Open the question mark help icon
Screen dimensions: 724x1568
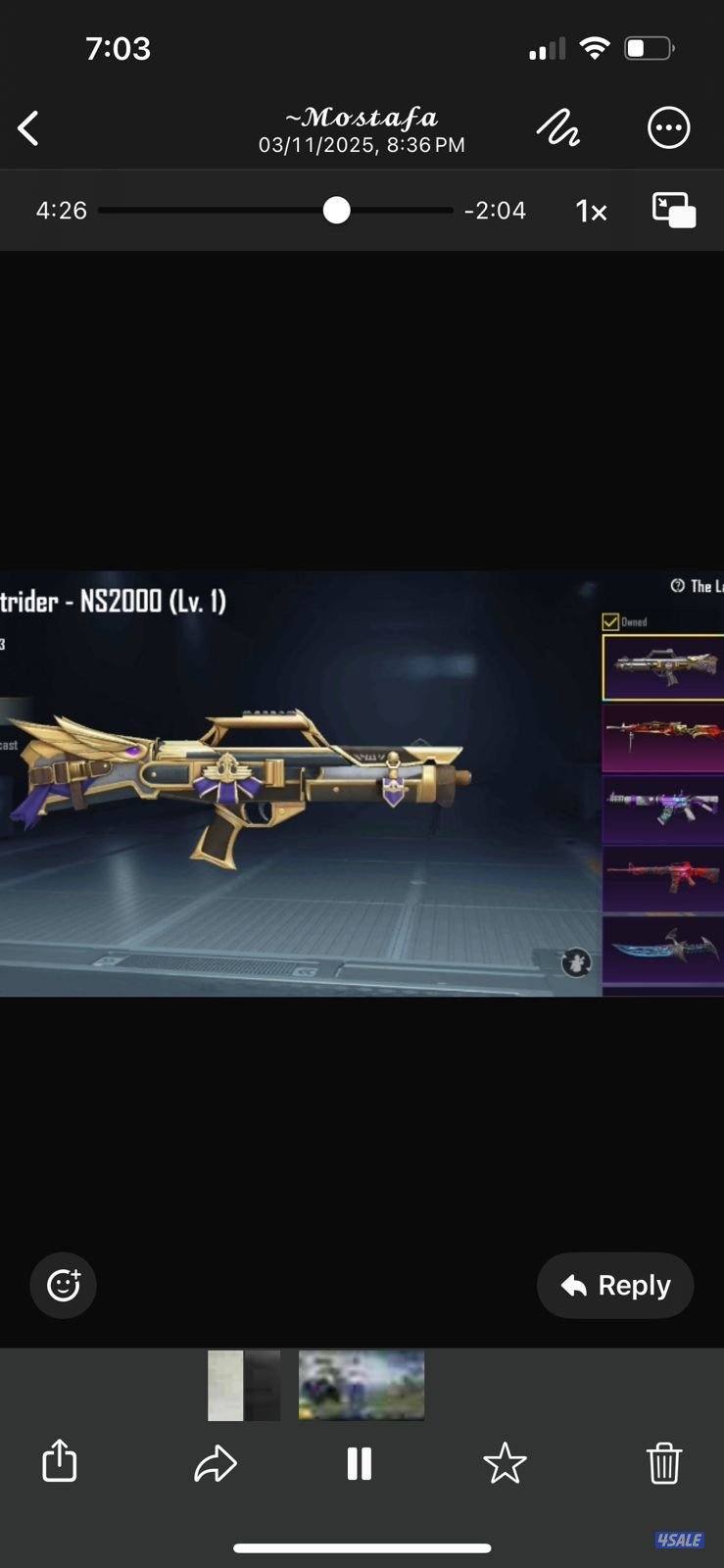coord(677,586)
